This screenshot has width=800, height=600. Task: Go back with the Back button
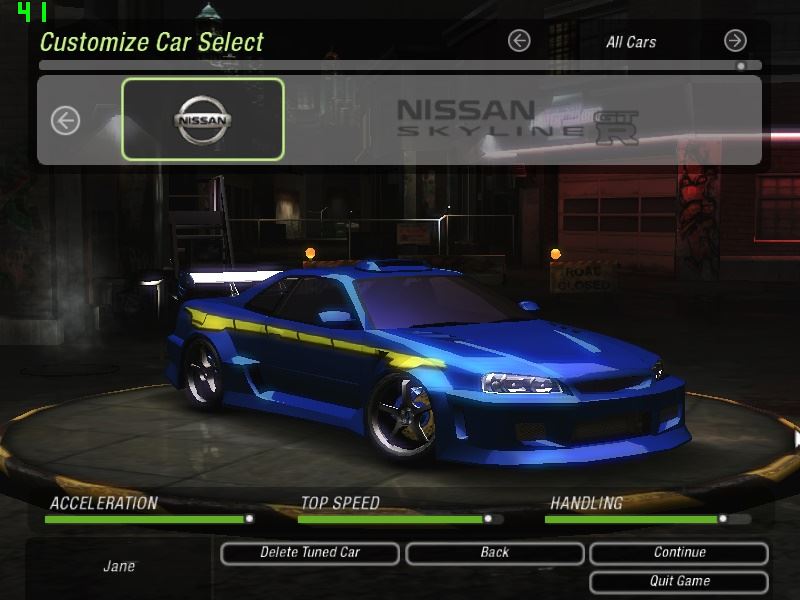[x=494, y=553]
